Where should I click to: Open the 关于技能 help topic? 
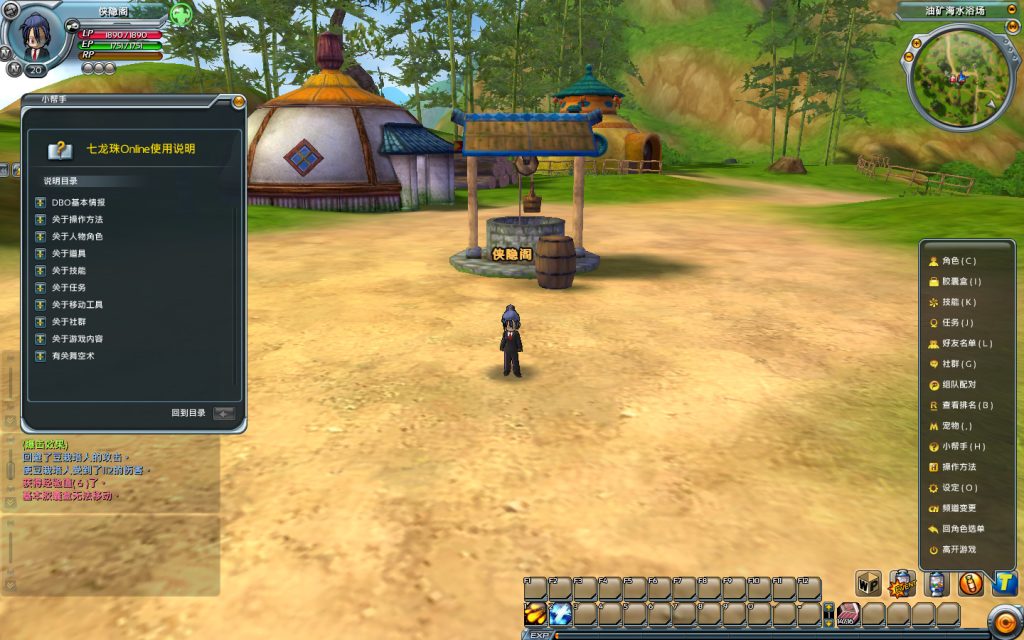coord(69,270)
